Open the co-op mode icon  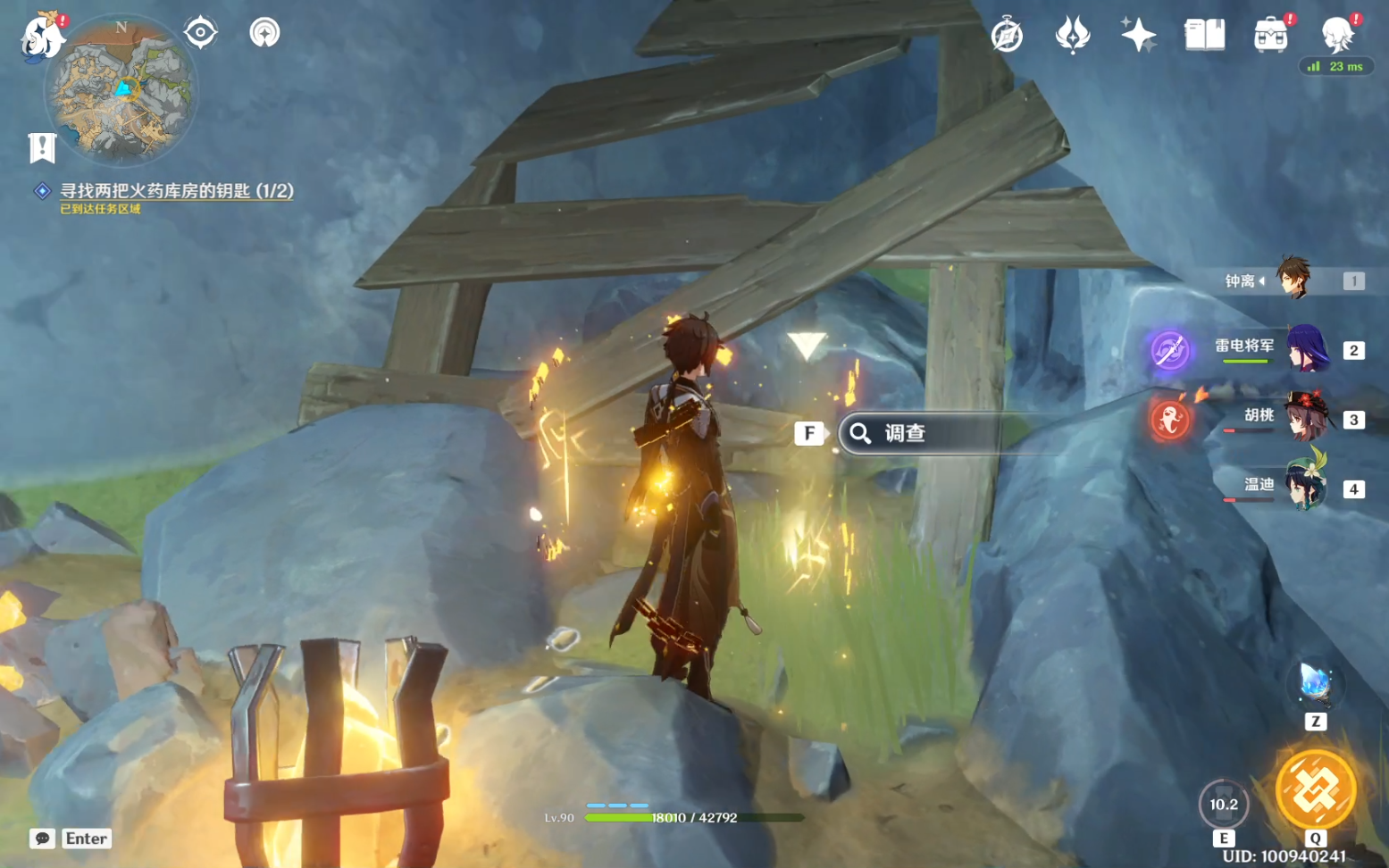264,33
